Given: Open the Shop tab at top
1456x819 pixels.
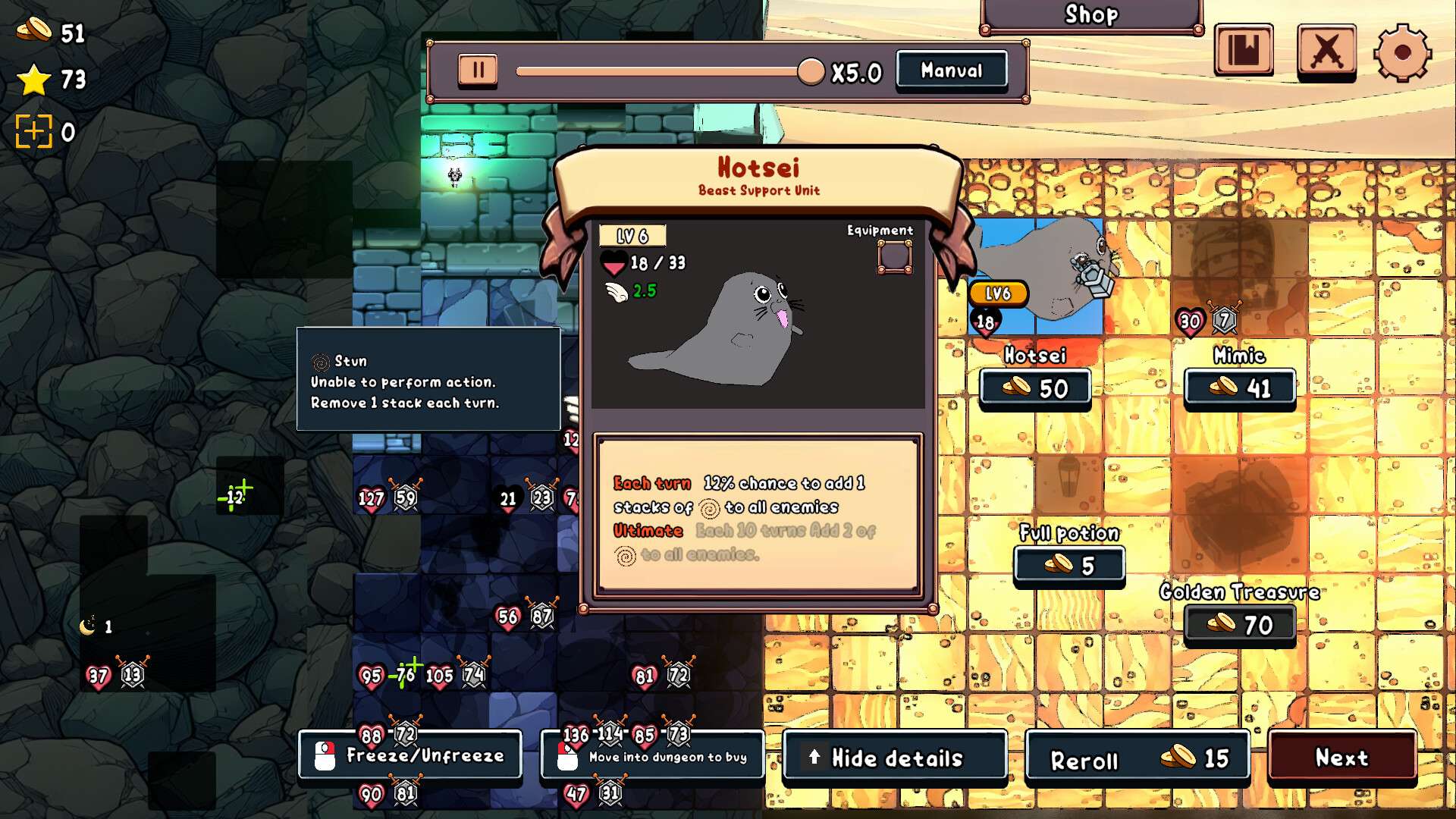Looking at the screenshot, I should point(1091,15).
